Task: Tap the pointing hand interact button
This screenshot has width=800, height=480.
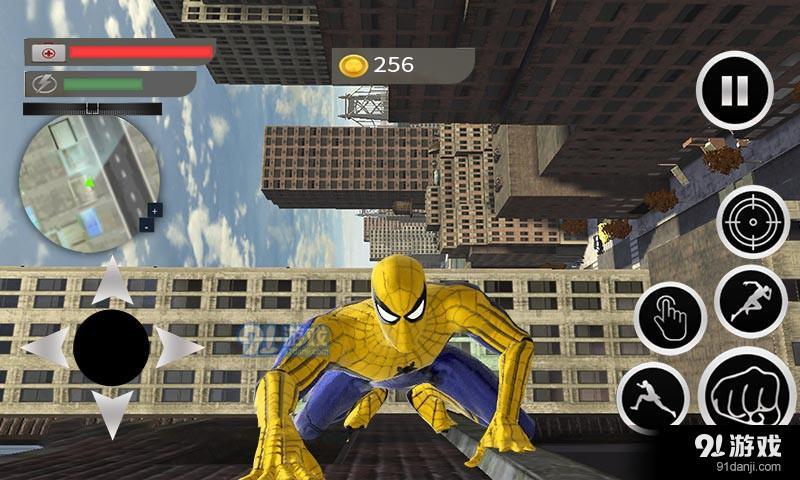Action: pyautogui.click(x=670, y=318)
